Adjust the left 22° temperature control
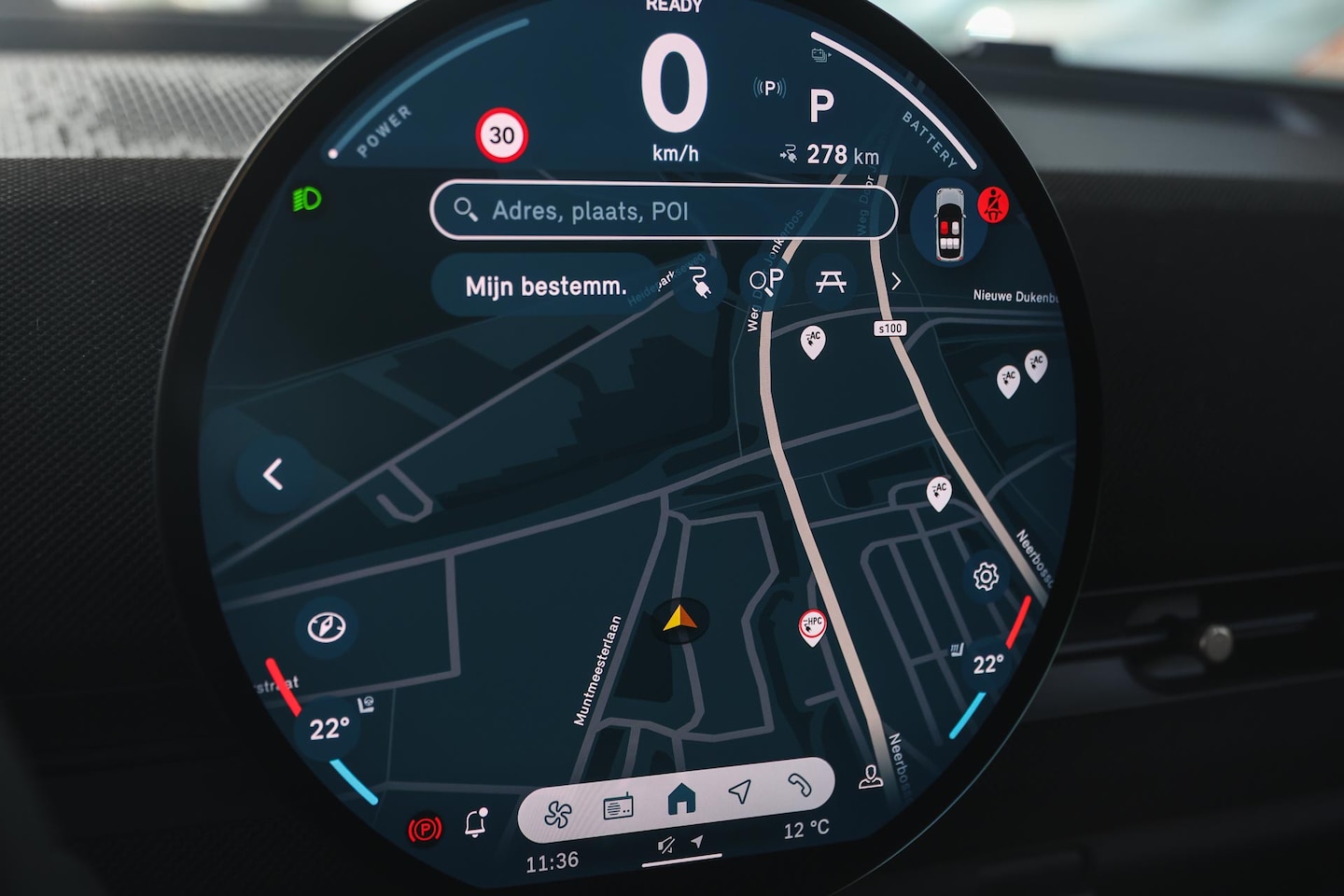 [329, 729]
